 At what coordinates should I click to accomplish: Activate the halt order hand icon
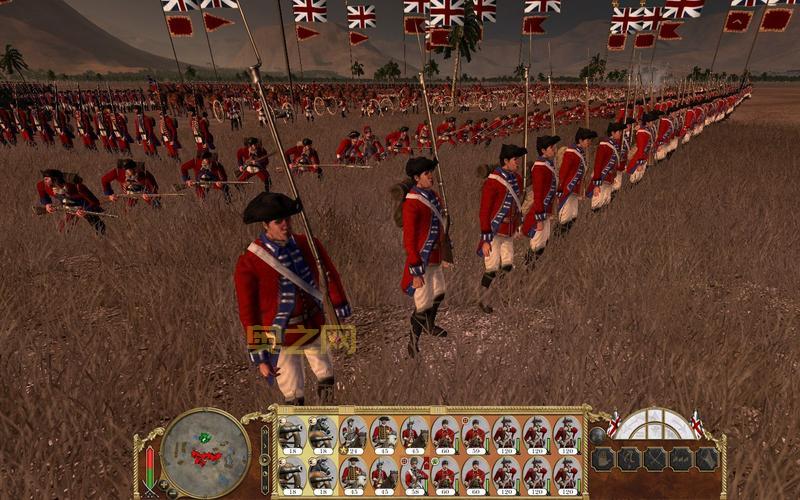[604, 459]
